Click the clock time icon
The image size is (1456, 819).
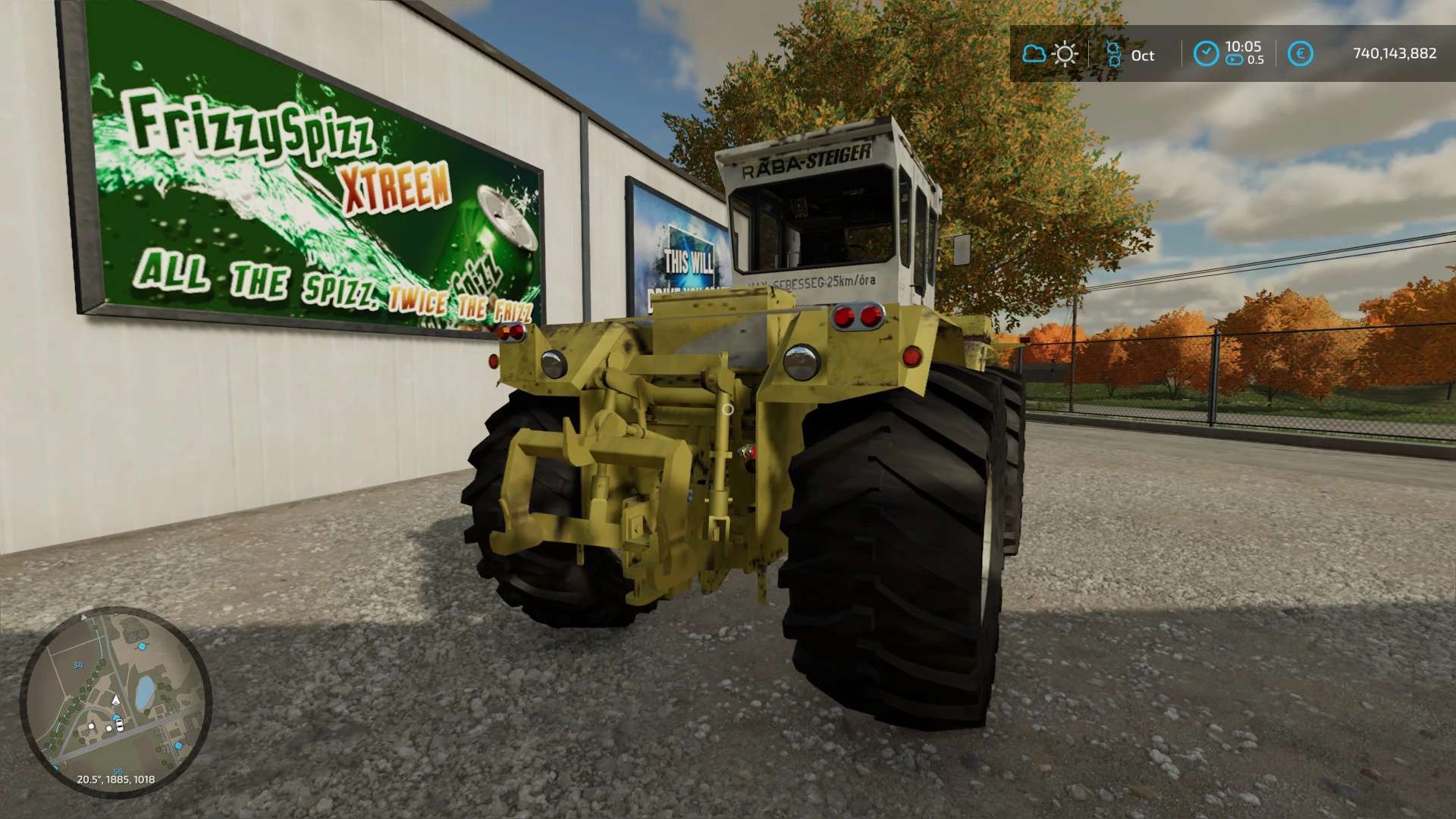1206,54
